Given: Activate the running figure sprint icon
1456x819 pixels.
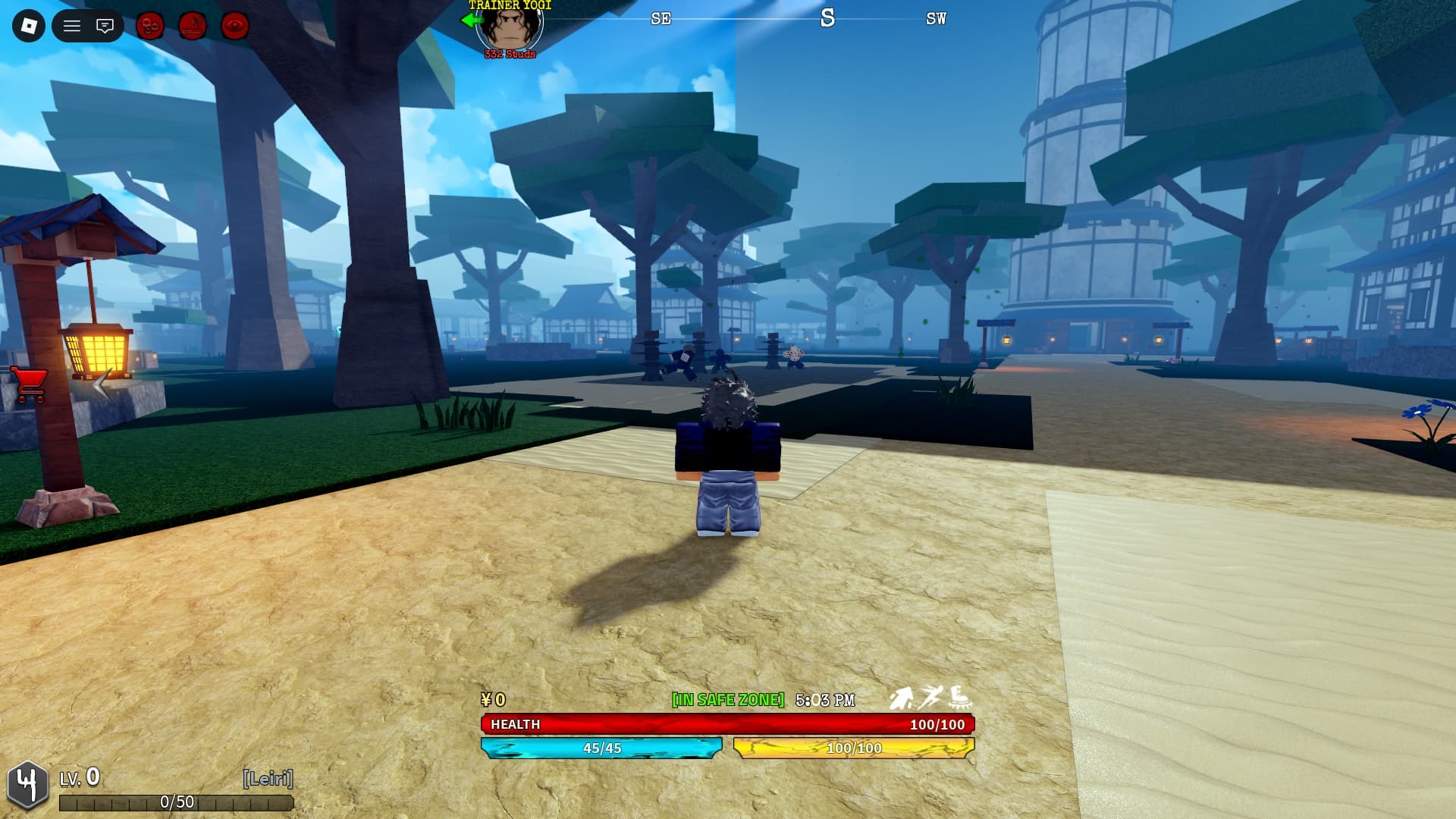Looking at the screenshot, I should [x=930, y=697].
